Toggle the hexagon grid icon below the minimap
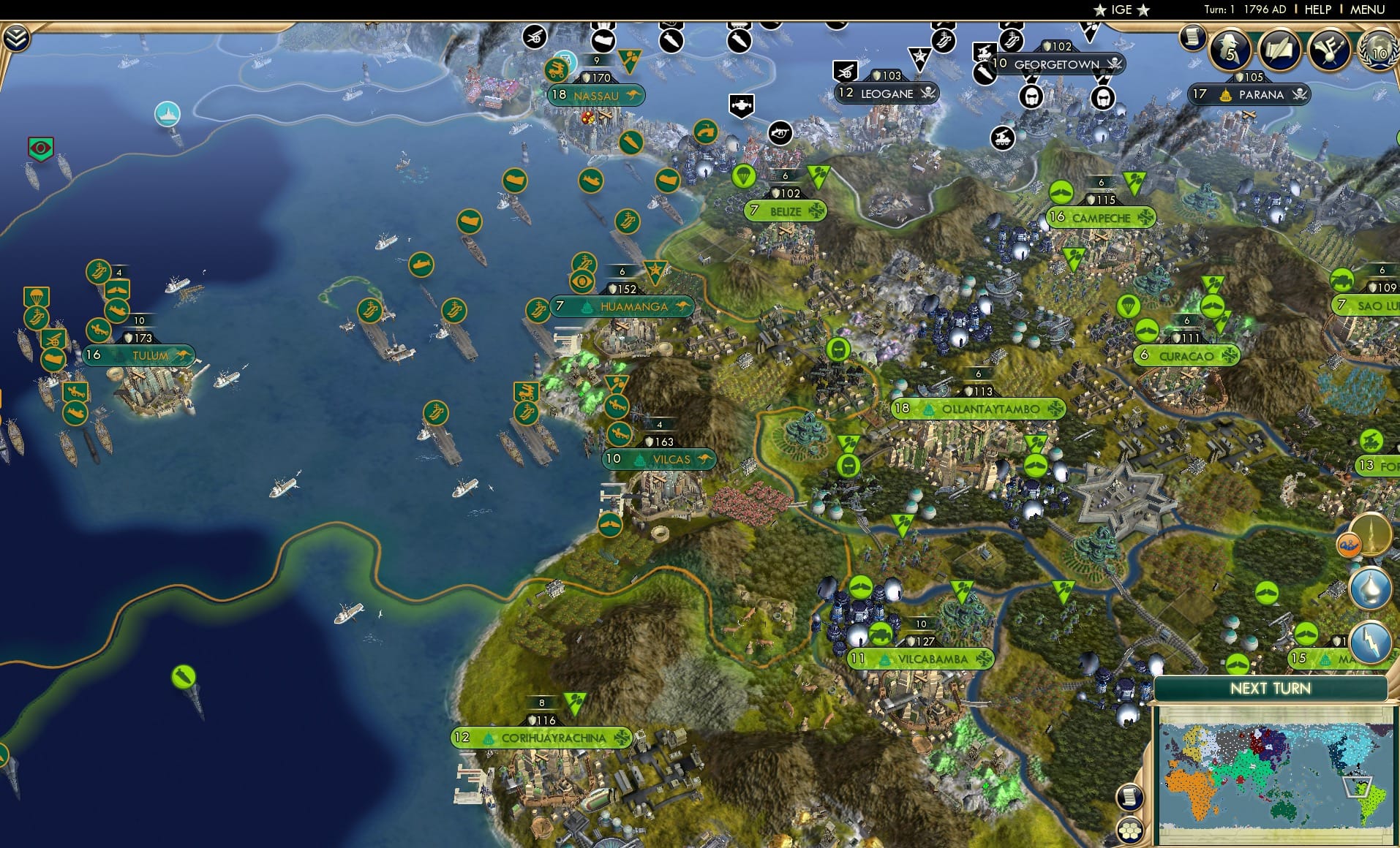This screenshot has height=848, width=1400. point(1130,831)
